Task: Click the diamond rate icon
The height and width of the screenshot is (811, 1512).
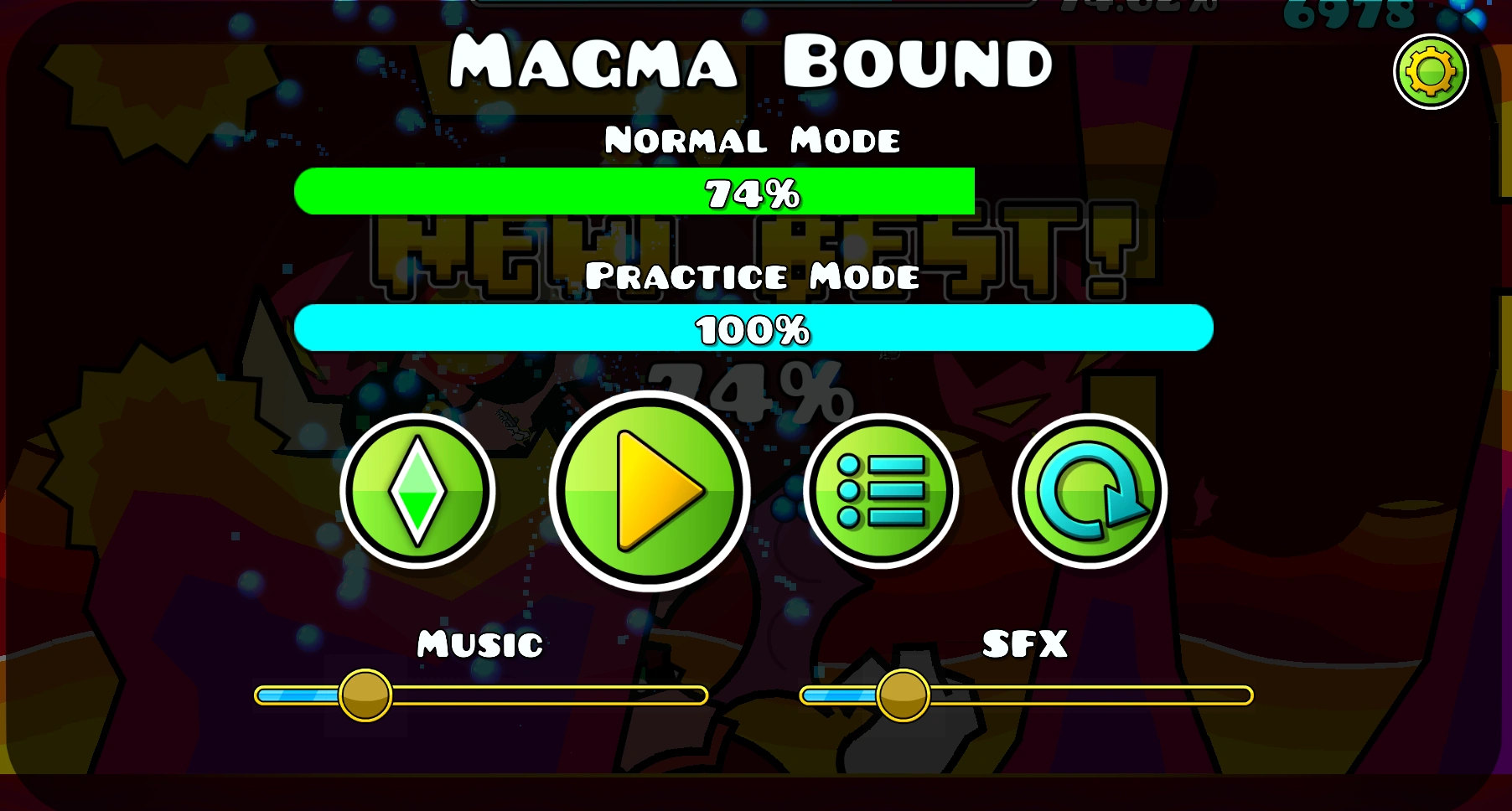Action: tap(419, 492)
